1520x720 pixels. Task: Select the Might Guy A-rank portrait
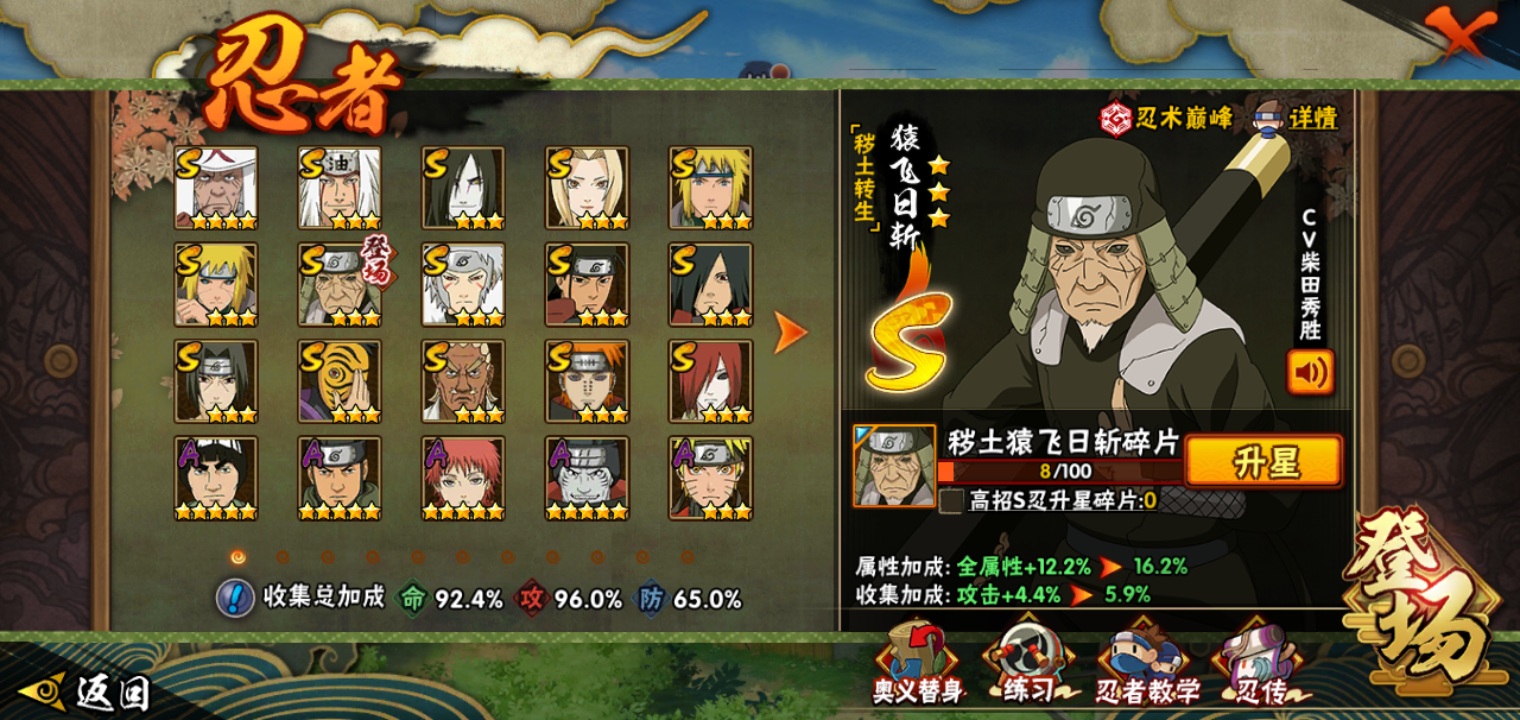click(215, 478)
